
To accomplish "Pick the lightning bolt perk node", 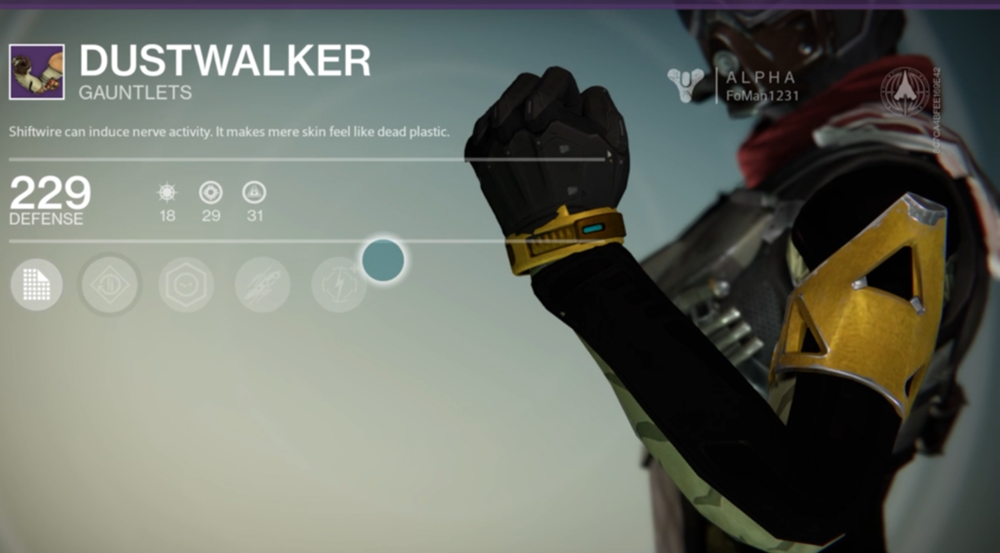I will 337,285.
